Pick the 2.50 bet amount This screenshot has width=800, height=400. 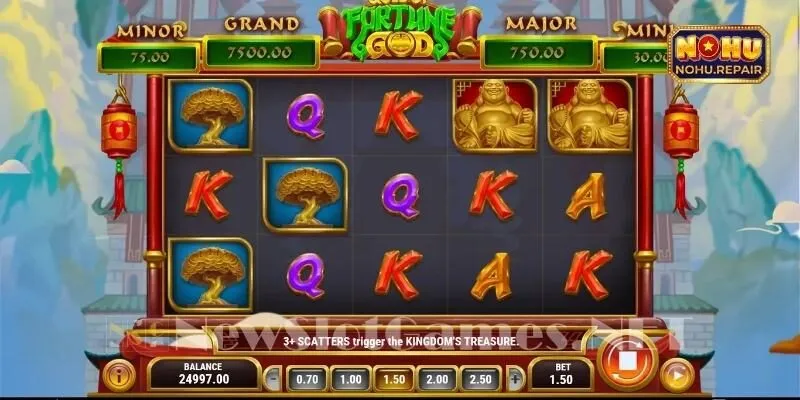[480, 379]
